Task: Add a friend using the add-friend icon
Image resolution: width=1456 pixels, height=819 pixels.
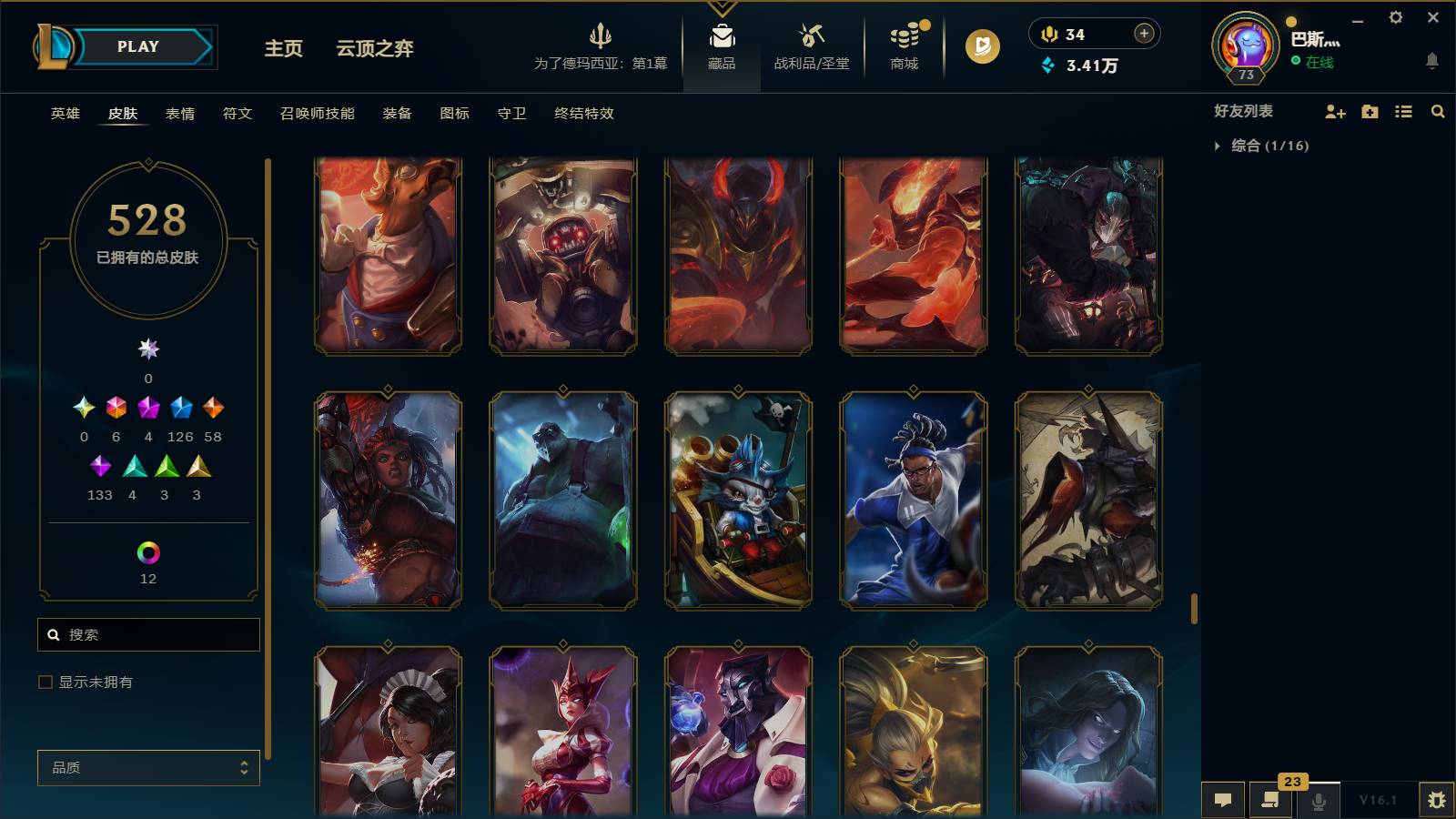Action: pos(1335,112)
